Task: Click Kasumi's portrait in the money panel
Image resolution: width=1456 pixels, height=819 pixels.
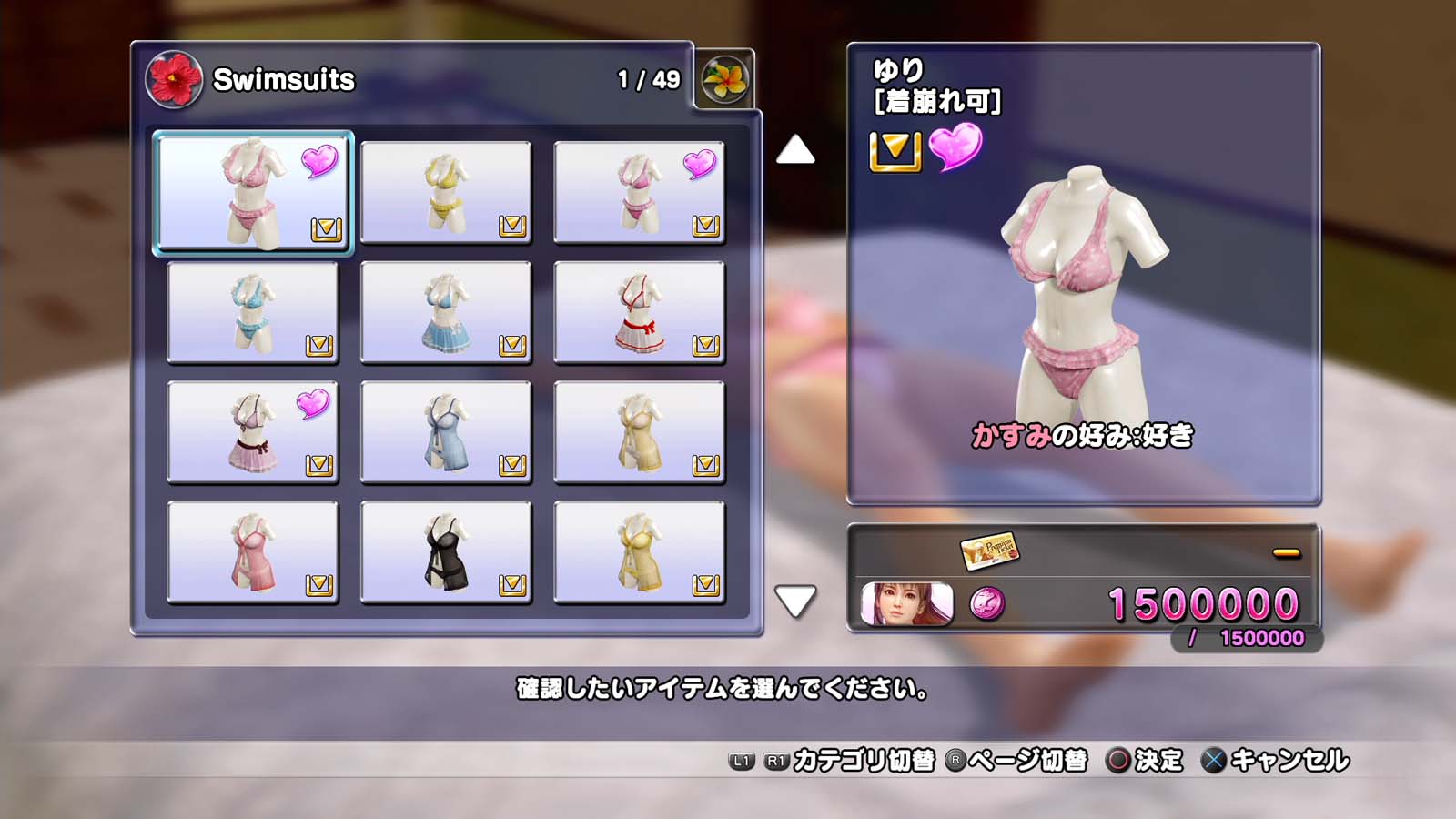Action: tap(906, 604)
